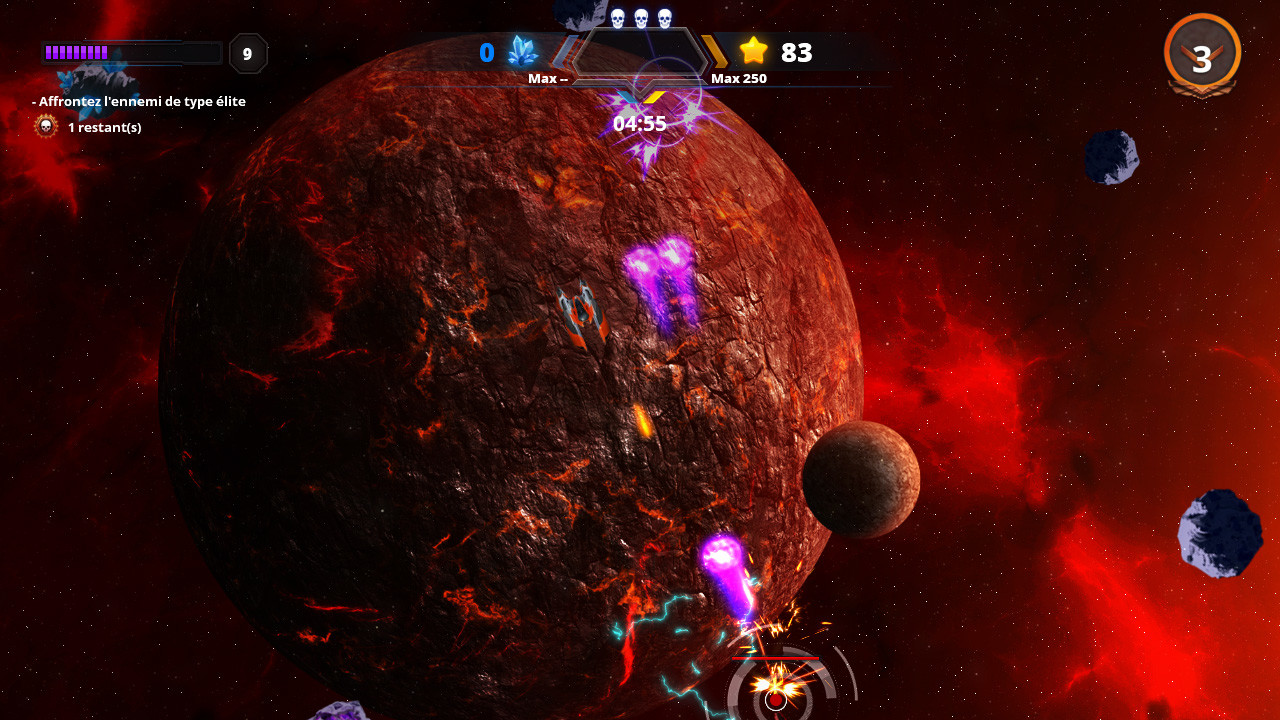
Task: Click the blue crystal count showing 0
Action: [487, 52]
